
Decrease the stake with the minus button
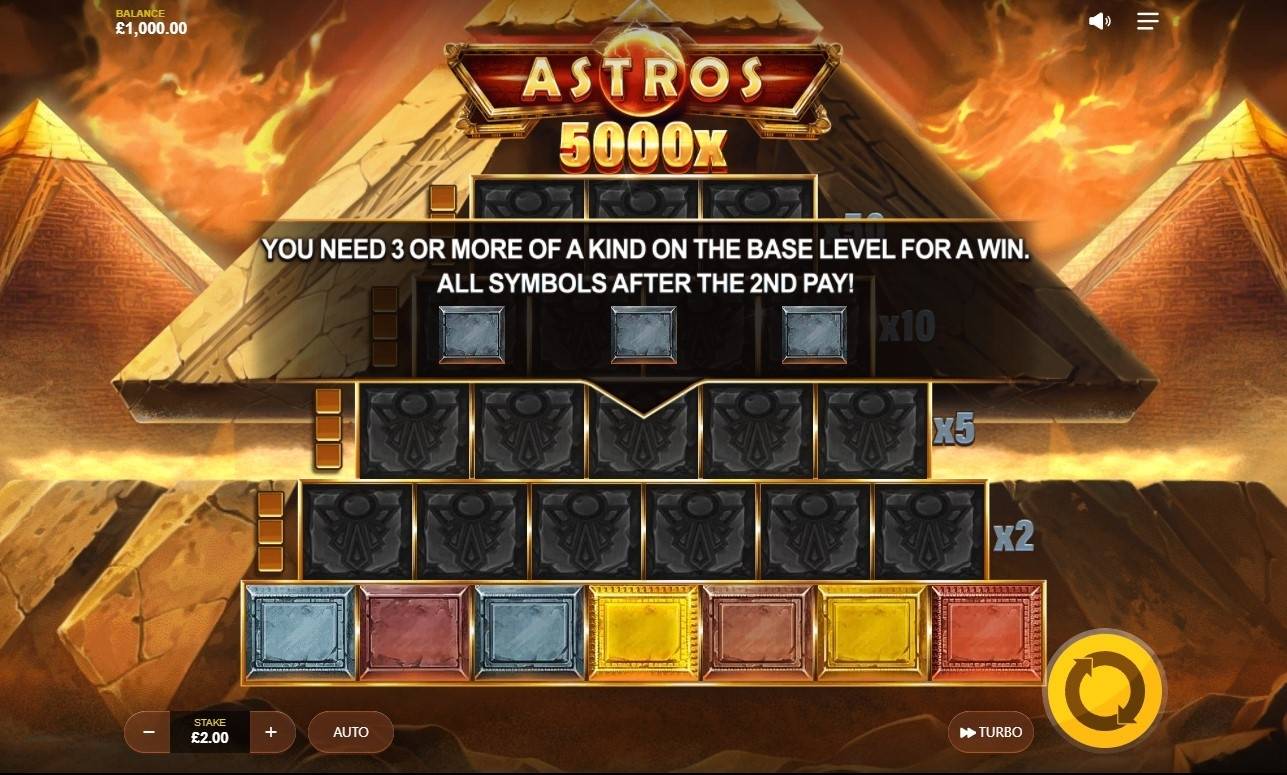(147, 732)
